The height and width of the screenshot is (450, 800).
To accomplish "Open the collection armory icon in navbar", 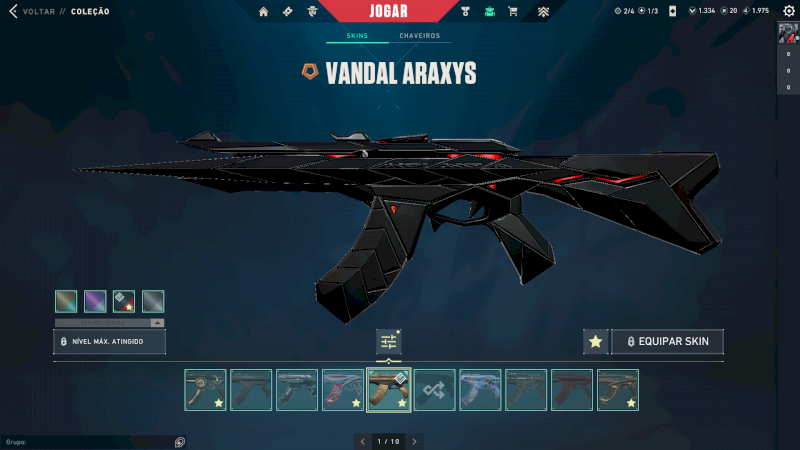I will click(x=489, y=12).
